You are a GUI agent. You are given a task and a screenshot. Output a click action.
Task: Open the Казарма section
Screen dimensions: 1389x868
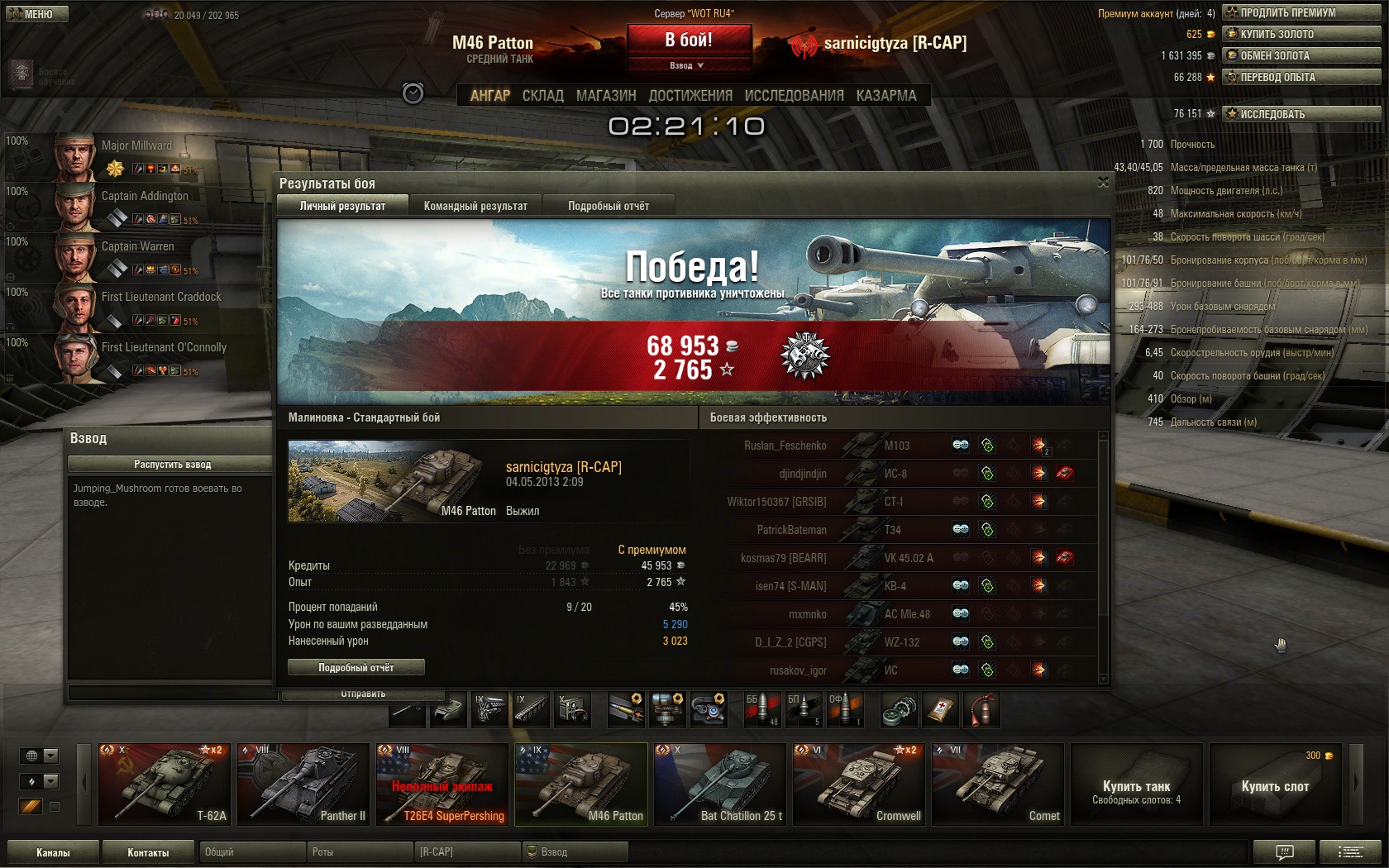click(886, 96)
